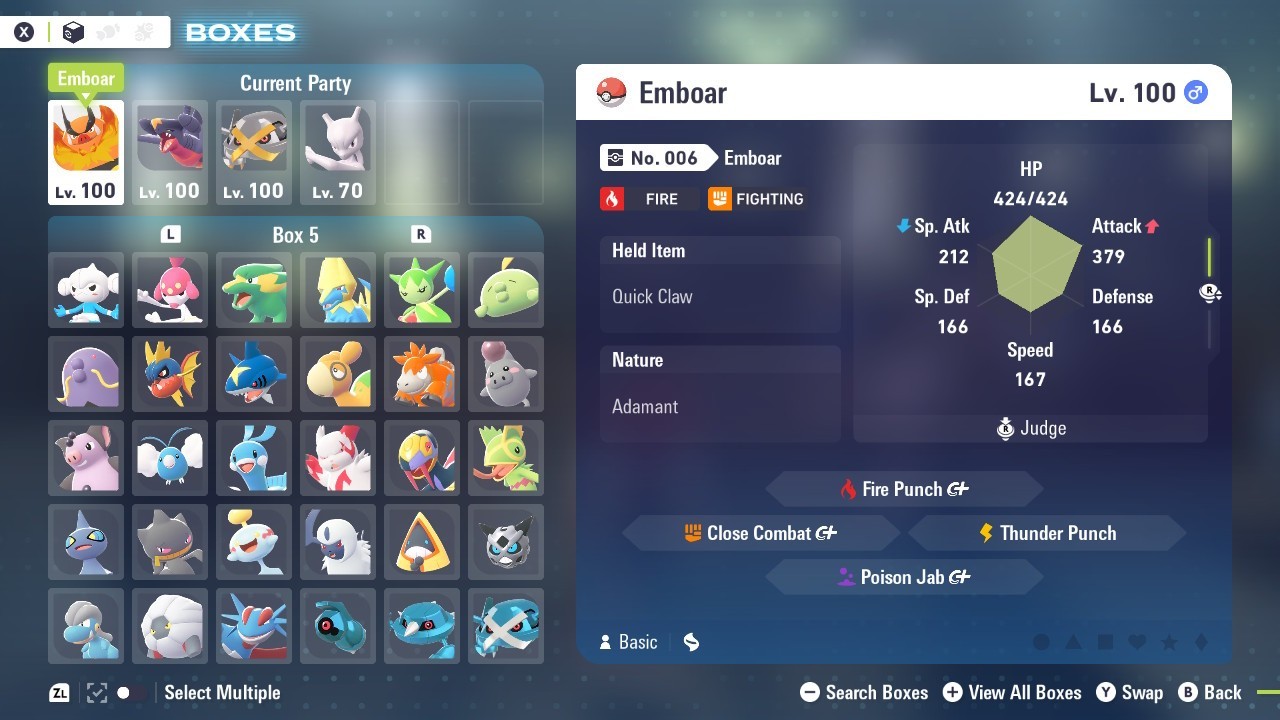1280x720 pixels.
Task: Open Search Boxes
Action: click(x=865, y=692)
